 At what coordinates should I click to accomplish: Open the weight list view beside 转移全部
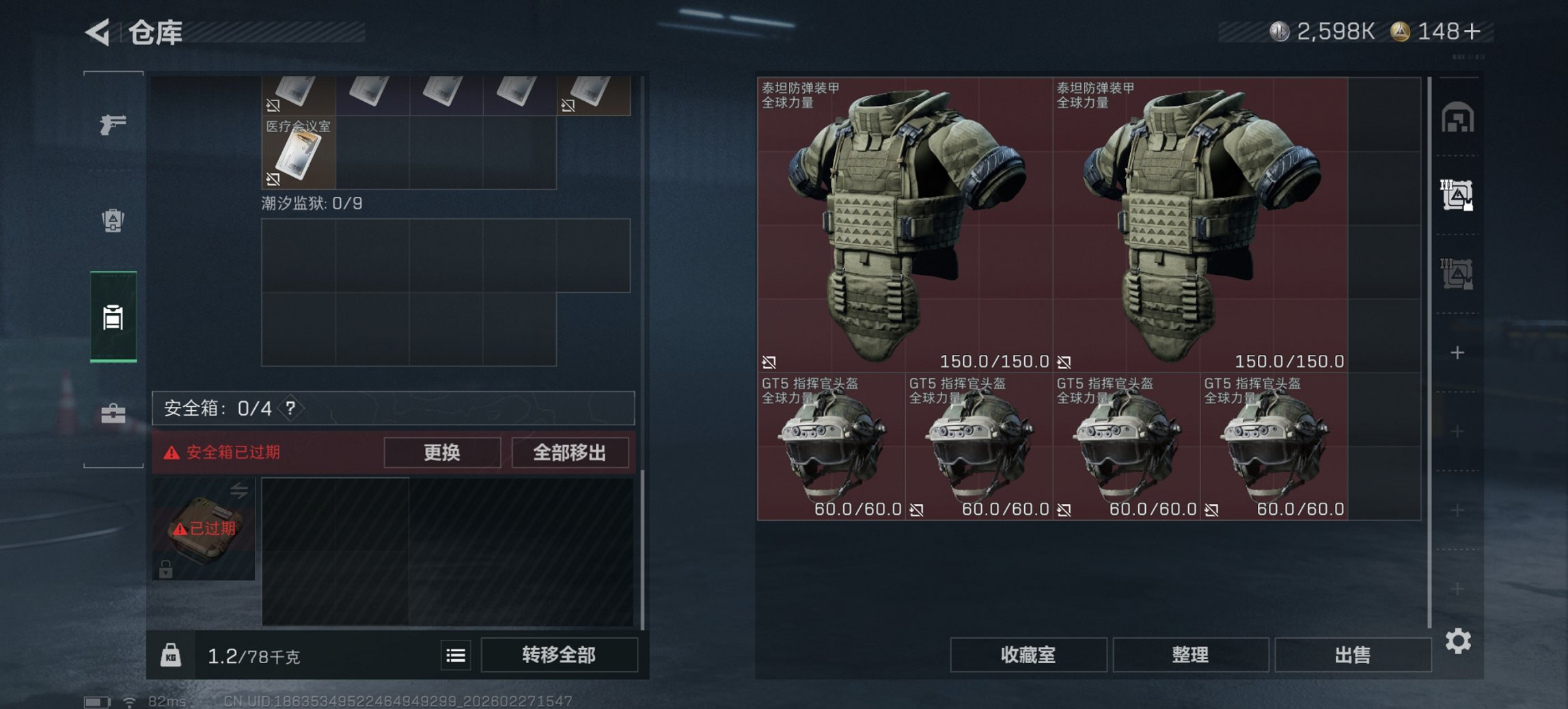tap(455, 655)
